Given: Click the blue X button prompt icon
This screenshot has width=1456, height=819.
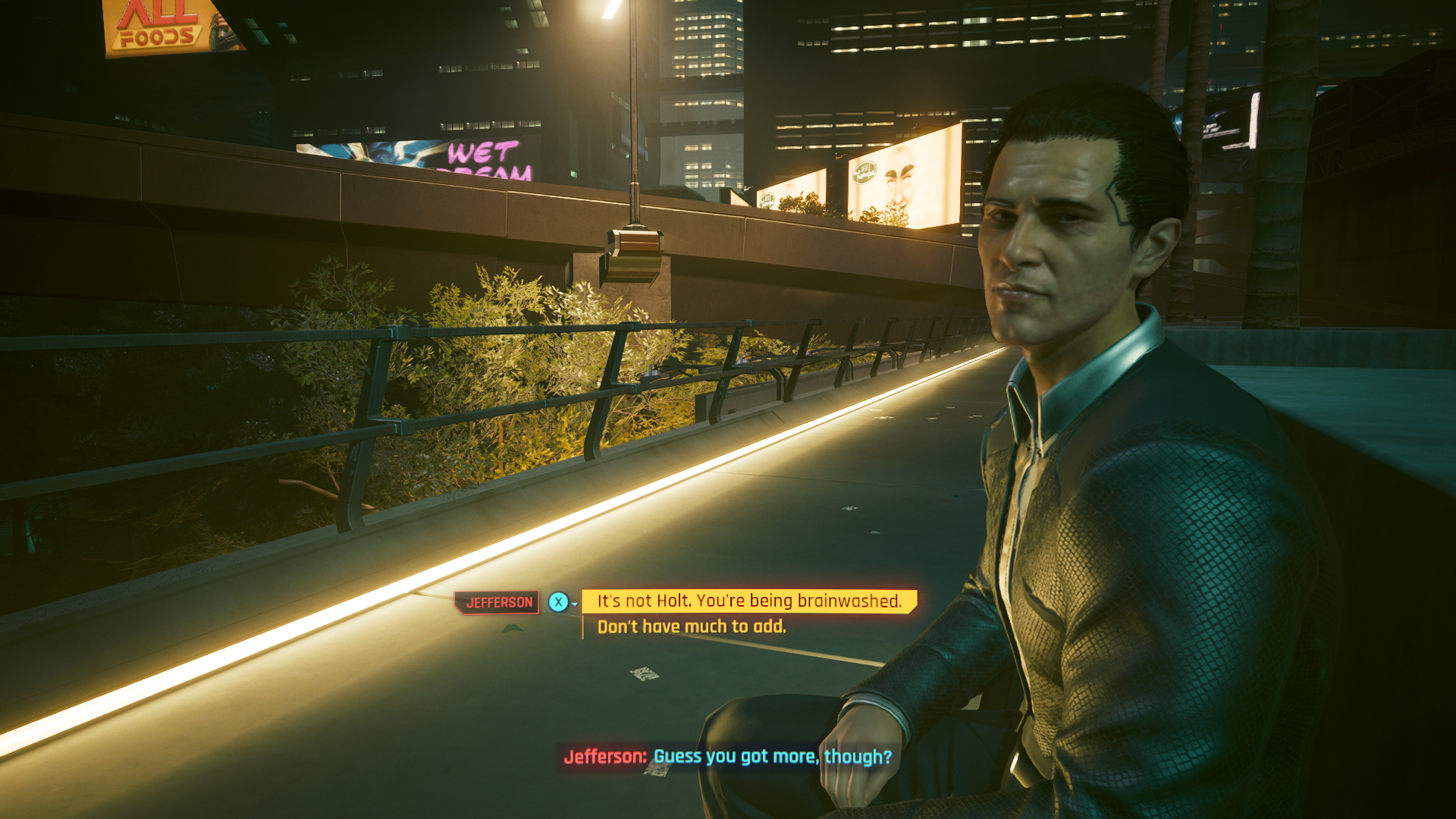Looking at the screenshot, I should pos(559,601).
